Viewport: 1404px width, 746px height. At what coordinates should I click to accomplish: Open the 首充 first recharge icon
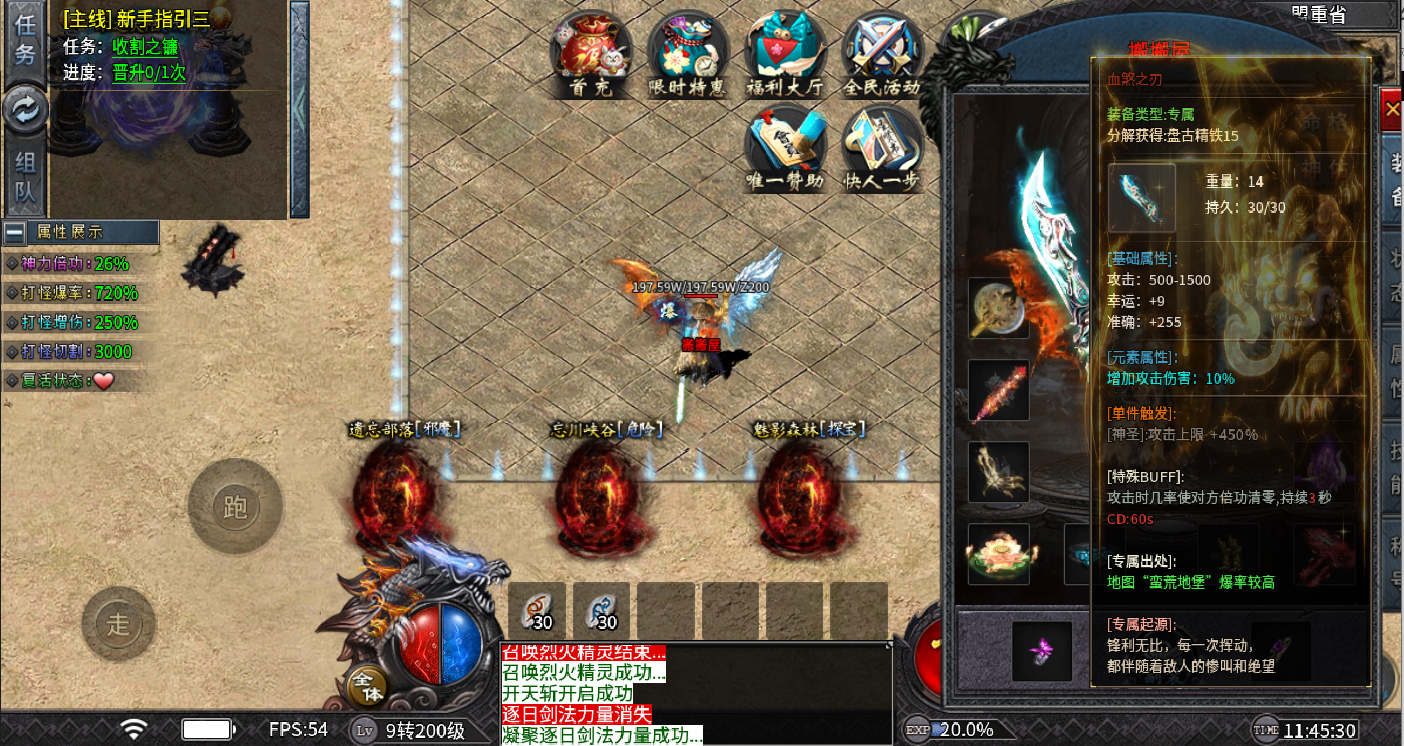point(590,57)
